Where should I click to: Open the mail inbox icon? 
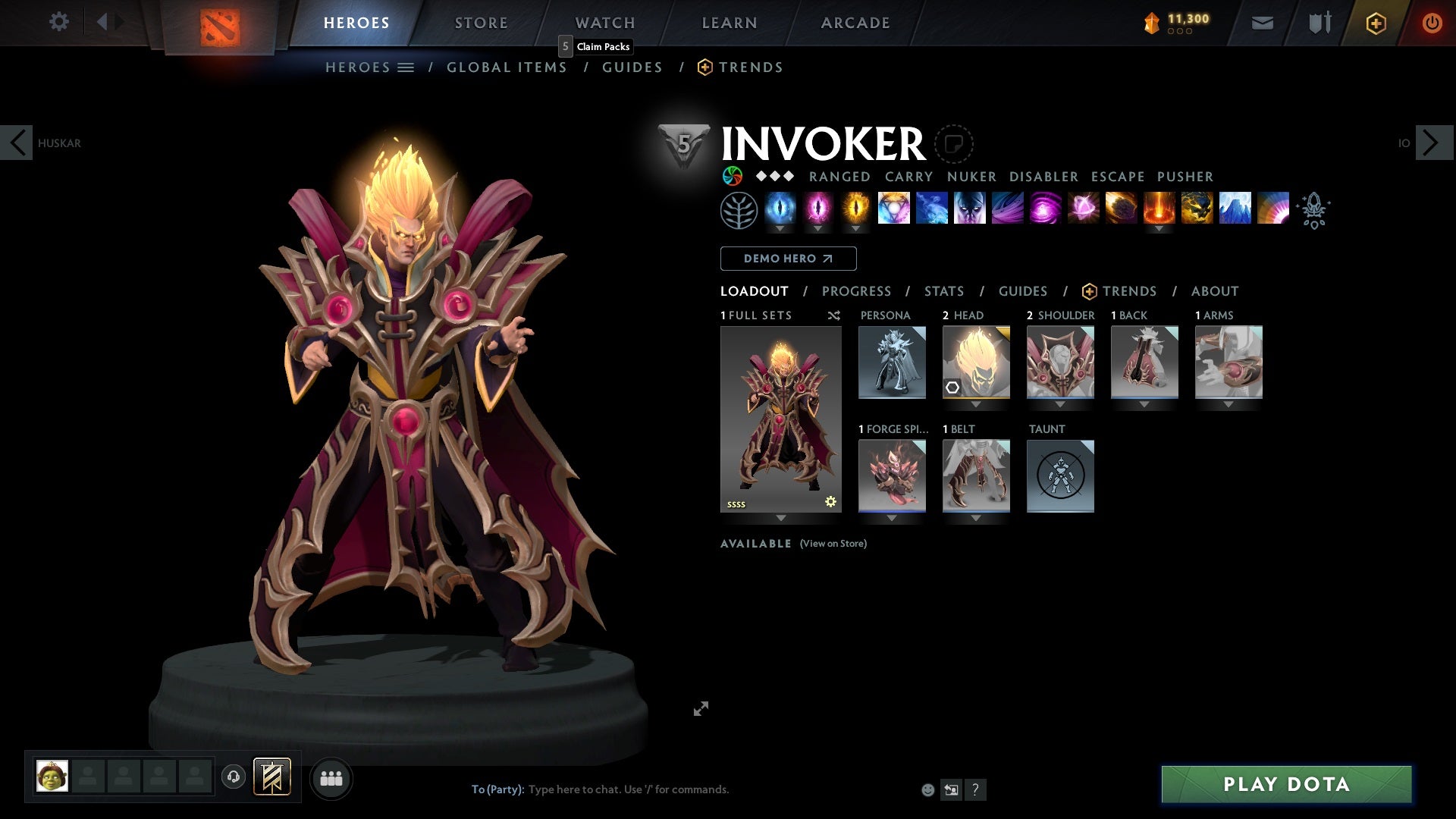(x=1261, y=23)
